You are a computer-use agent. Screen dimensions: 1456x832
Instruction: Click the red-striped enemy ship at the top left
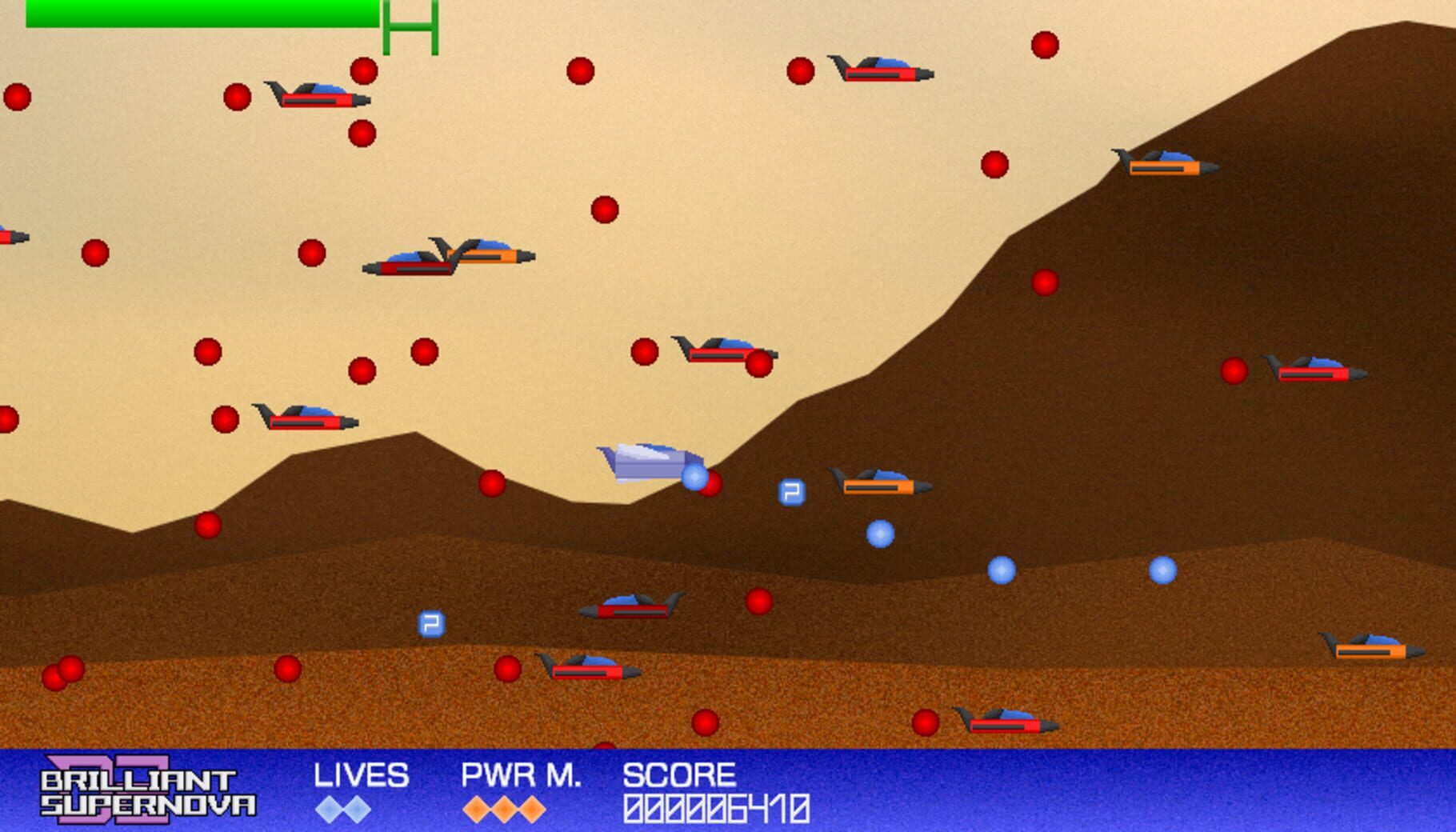(x=312, y=94)
